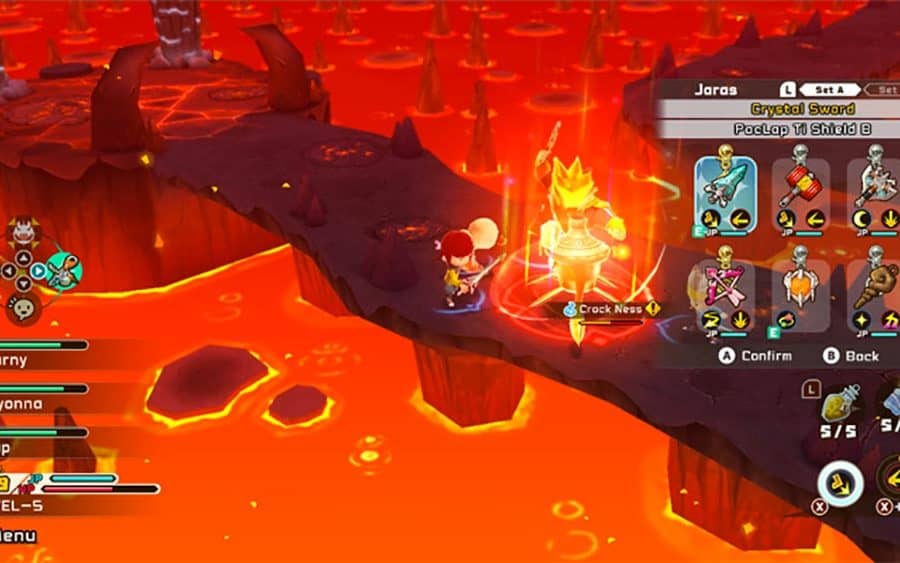Click the Back button

pyautogui.click(x=851, y=355)
